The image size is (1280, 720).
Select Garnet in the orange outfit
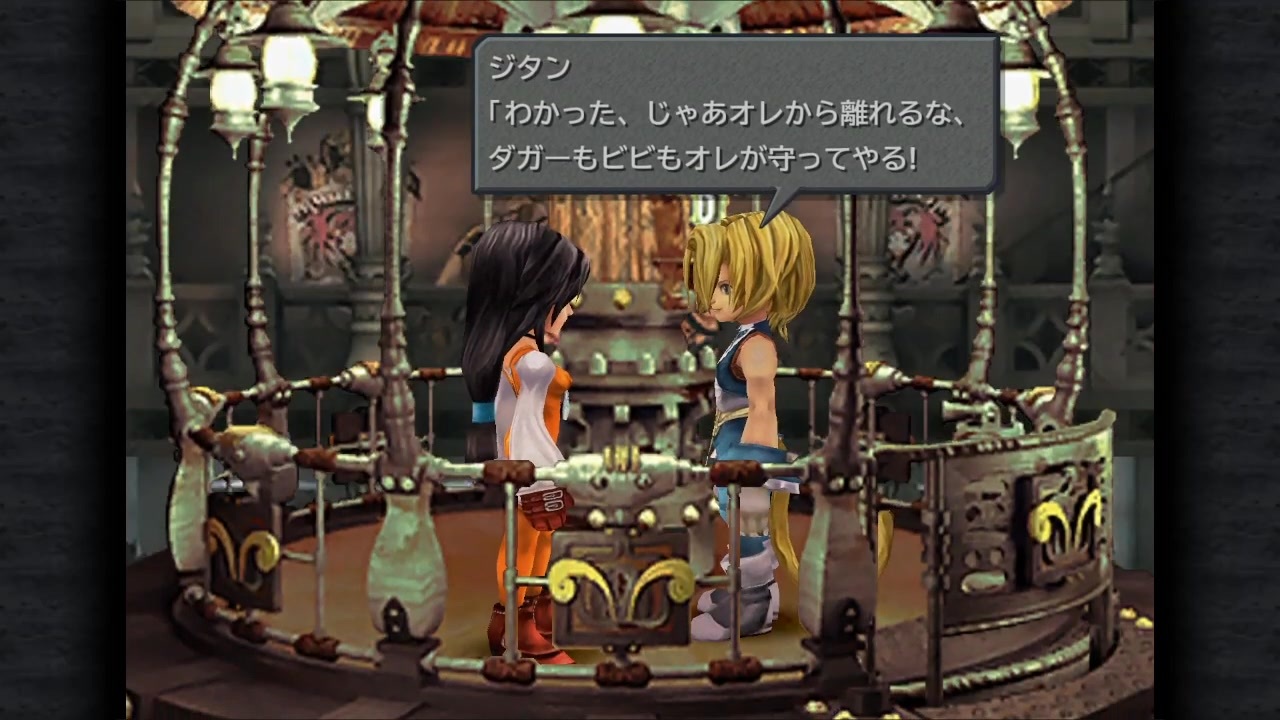pos(520,400)
